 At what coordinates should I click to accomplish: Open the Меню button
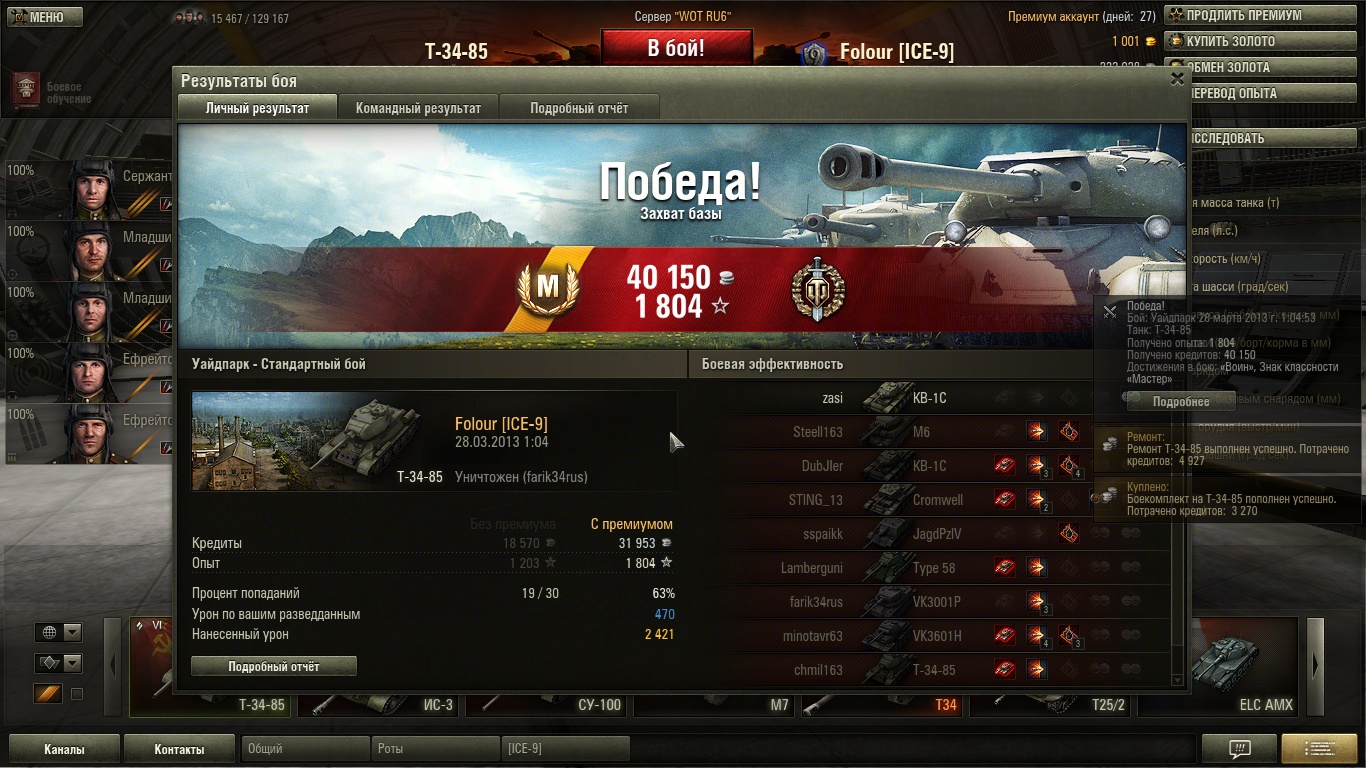coord(43,17)
